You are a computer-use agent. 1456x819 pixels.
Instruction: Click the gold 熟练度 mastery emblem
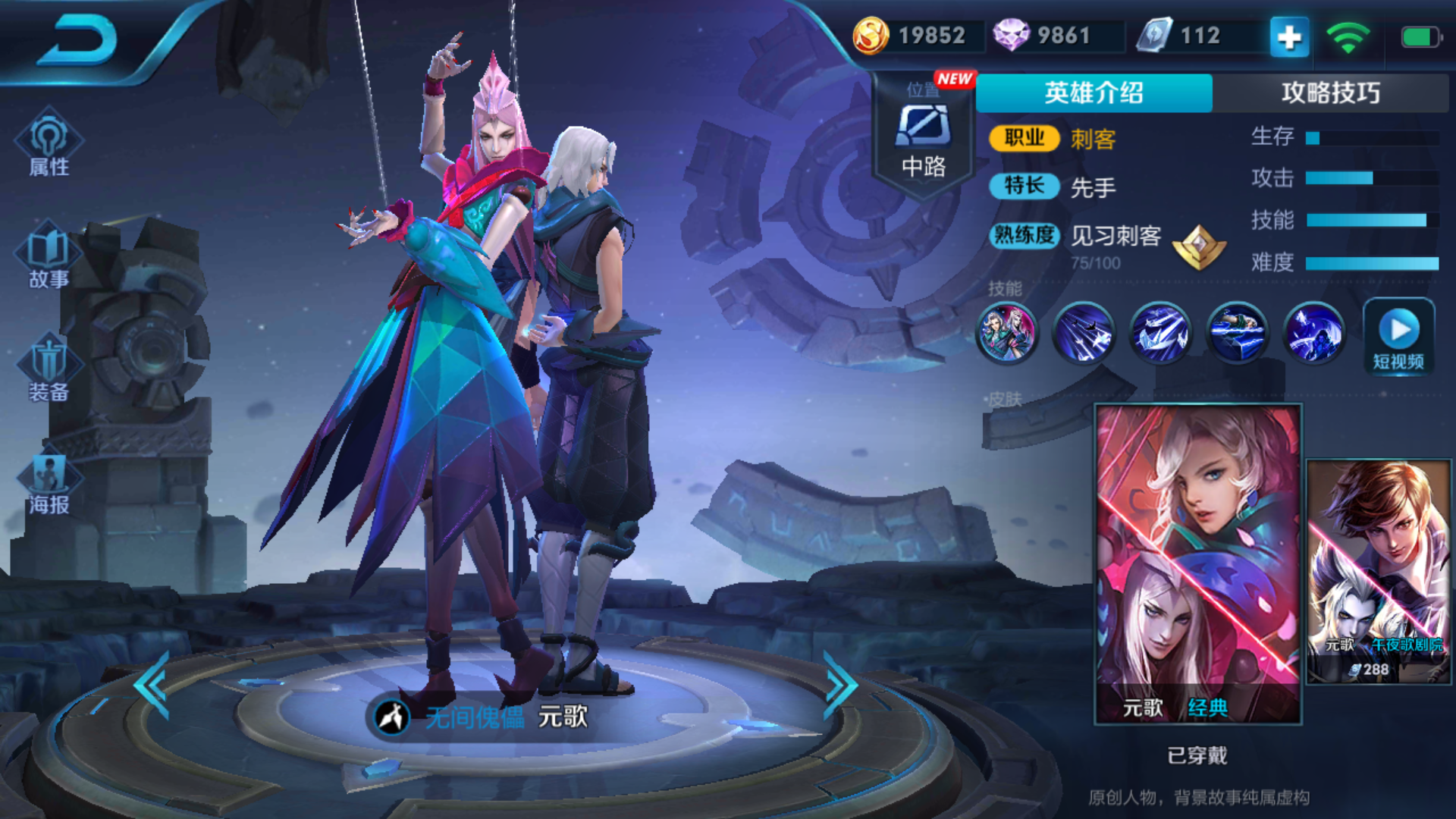pyautogui.click(x=1199, y=246)
